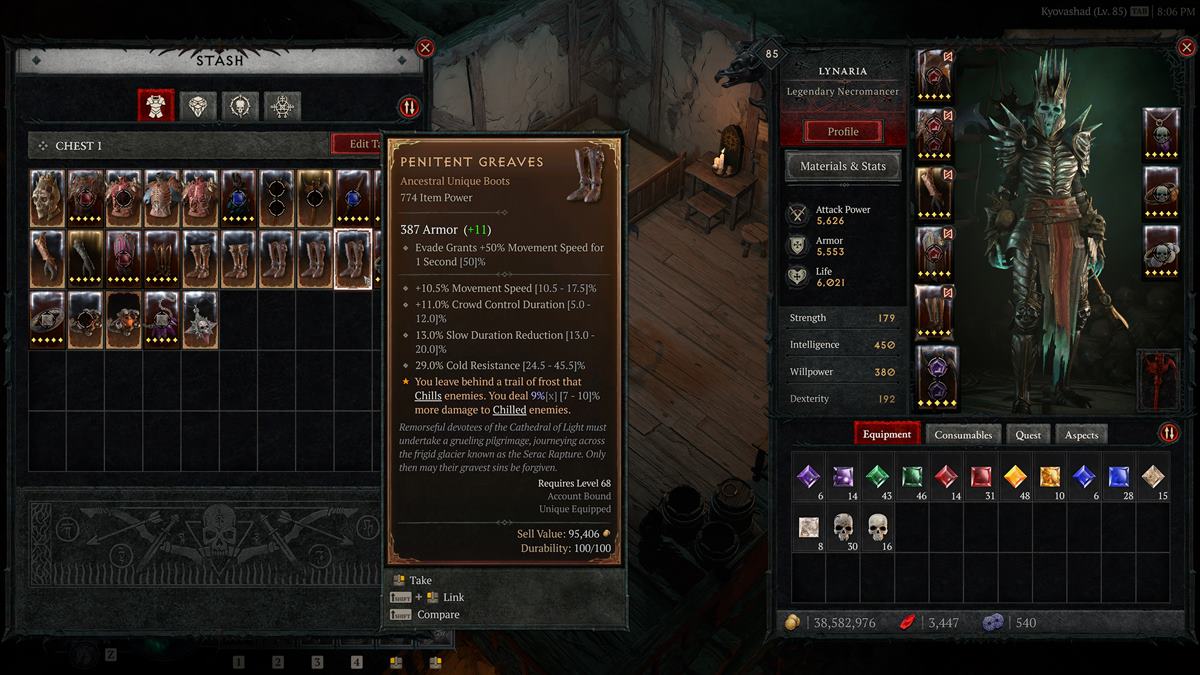Image resolution: width=1200 pixels, height=675 pixels.
Task: Select the Equipment inventory tab
Action: 886,434
